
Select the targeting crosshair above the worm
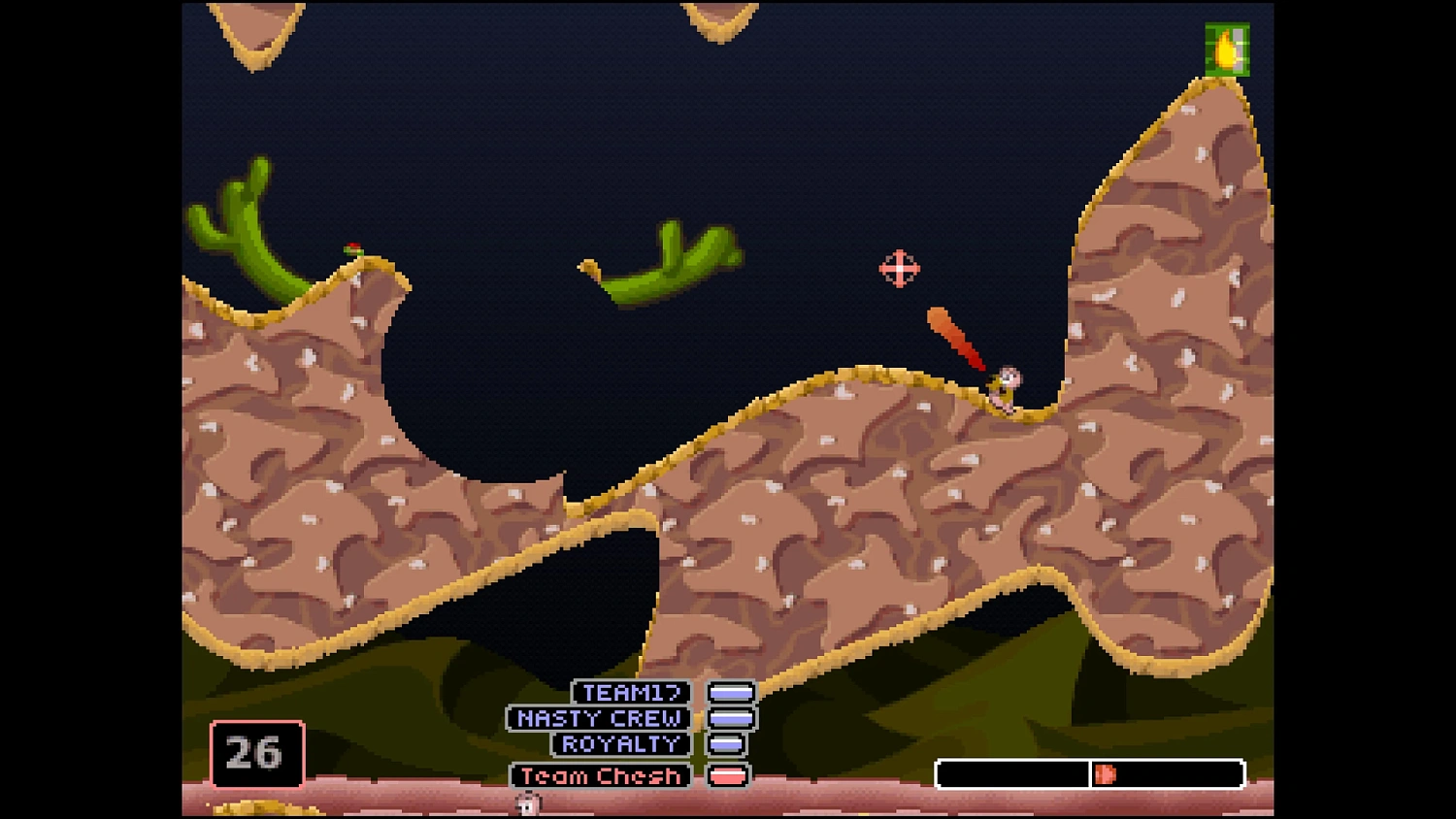899,269
